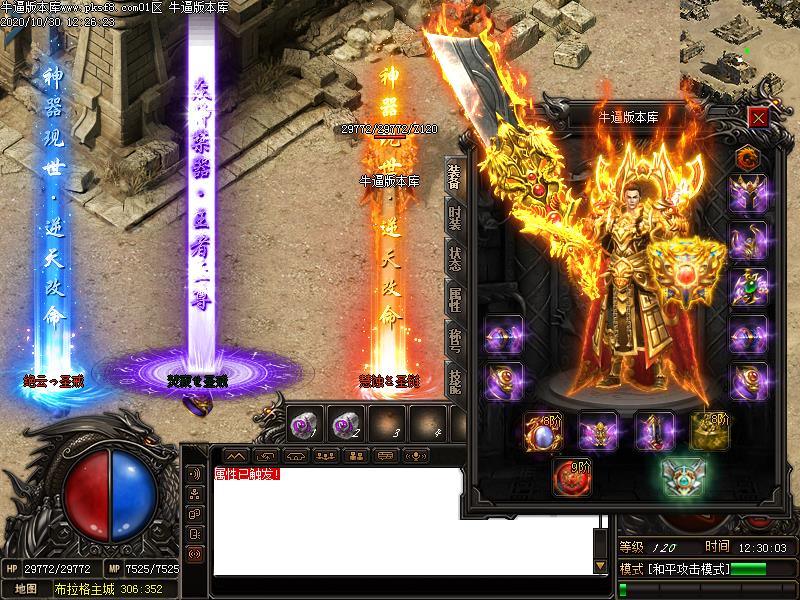Use the scroll in hotbar slot 2
Image resolution: width=800 pixels, height=600 pixels.
(x=346, y=424)
